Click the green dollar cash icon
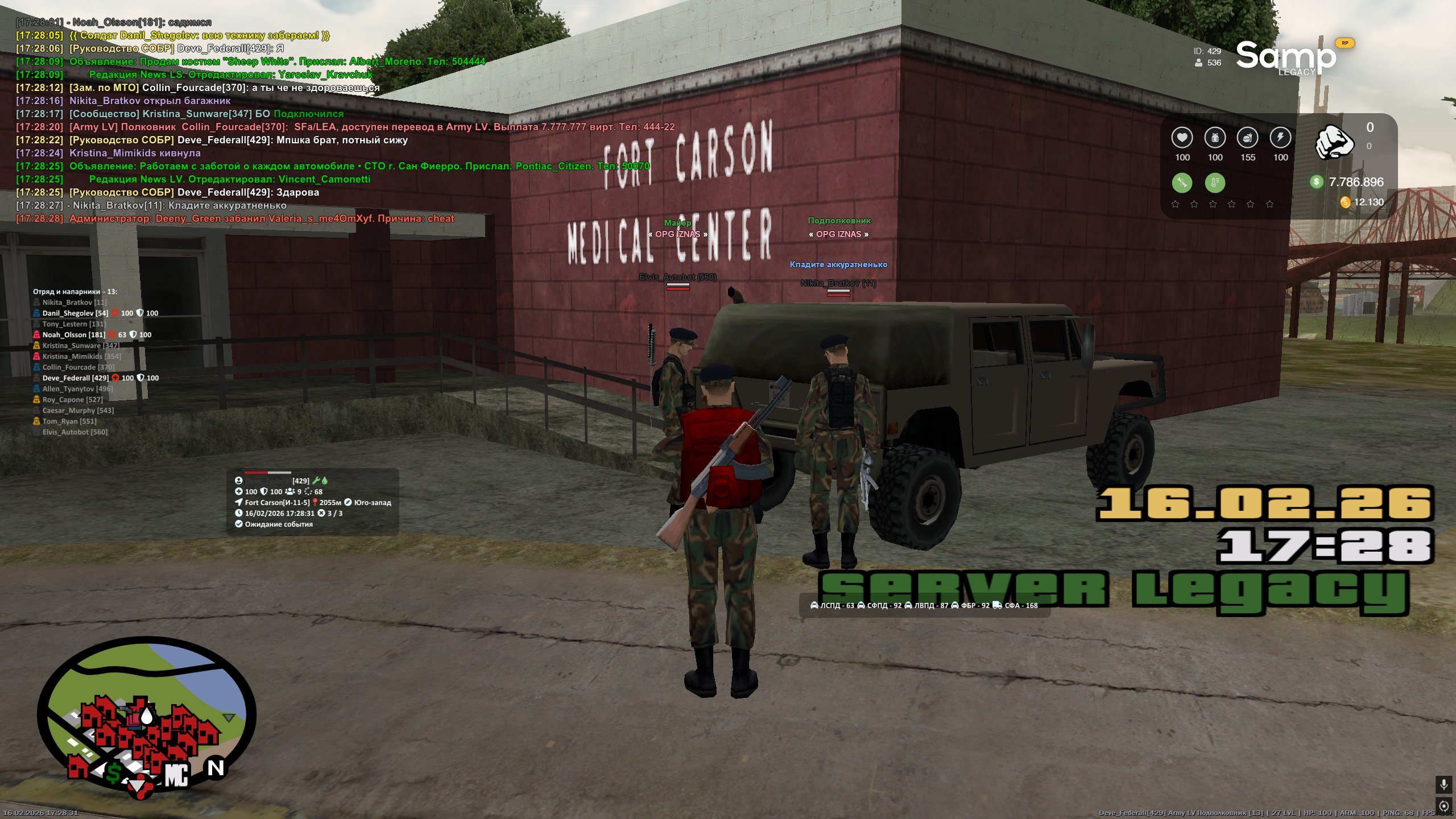1456x819 pixels. [x=1316, y=182]
